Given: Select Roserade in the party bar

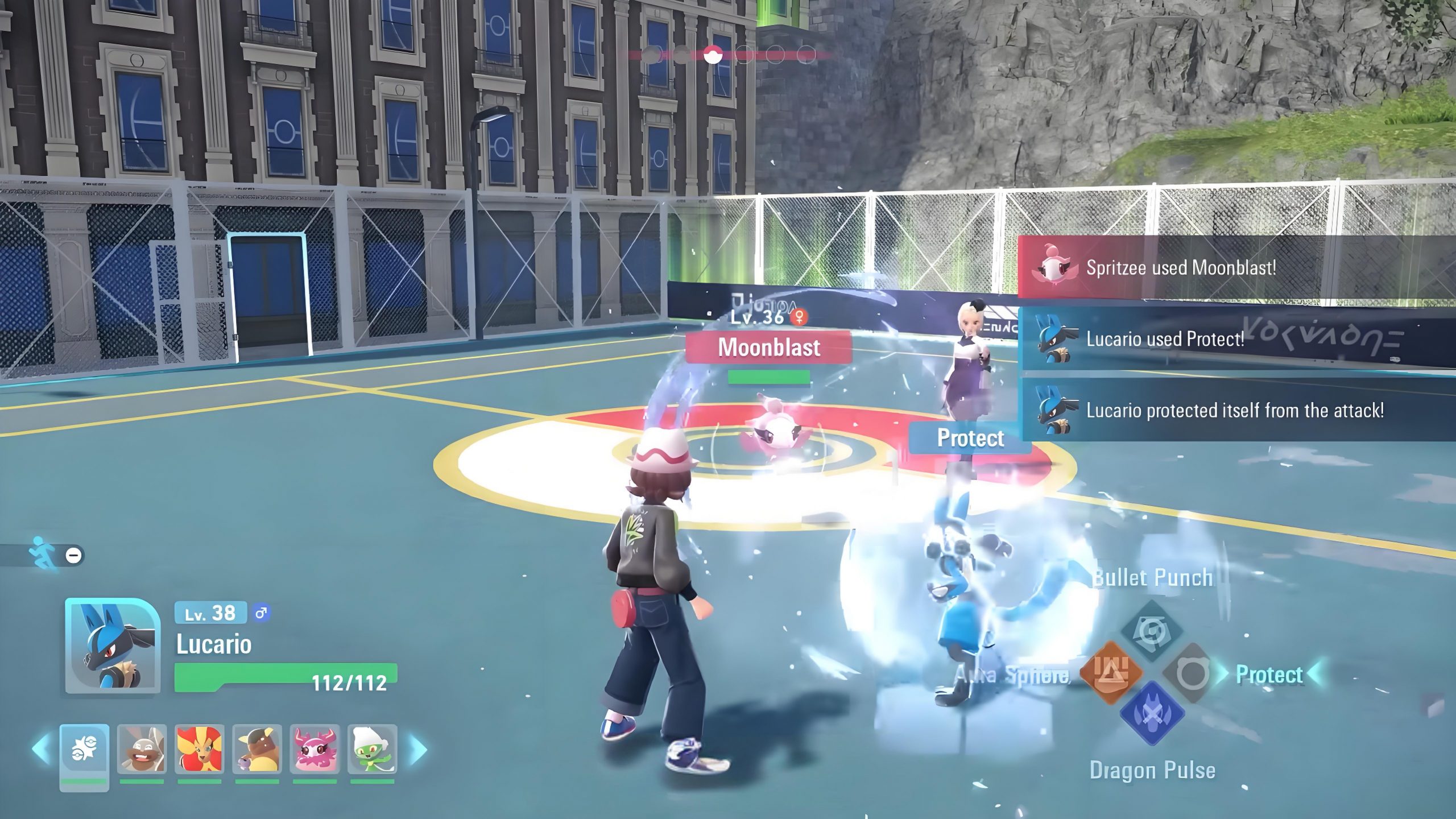Looking at the screenshot, I should click(x=372, y=750).
